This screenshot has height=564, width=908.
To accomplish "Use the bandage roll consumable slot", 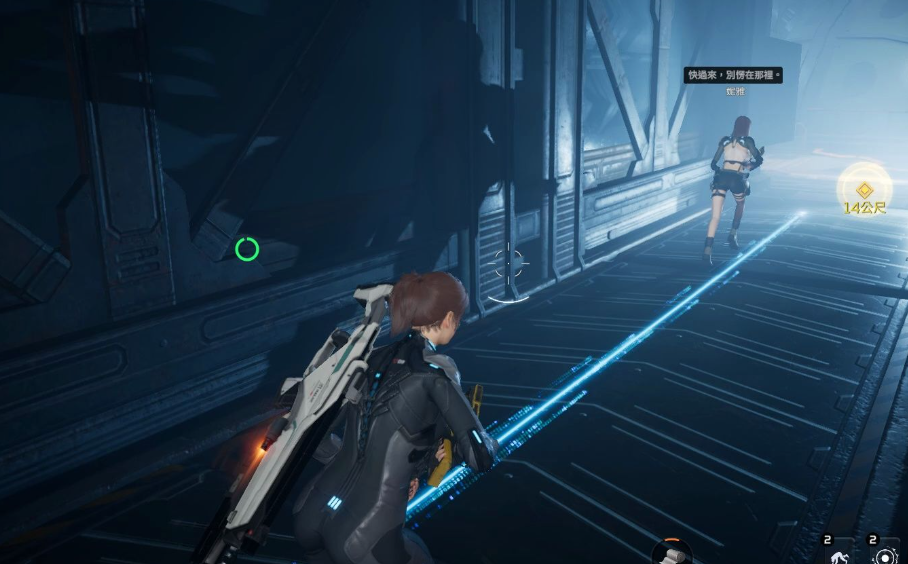I will [x=673, y=551].
